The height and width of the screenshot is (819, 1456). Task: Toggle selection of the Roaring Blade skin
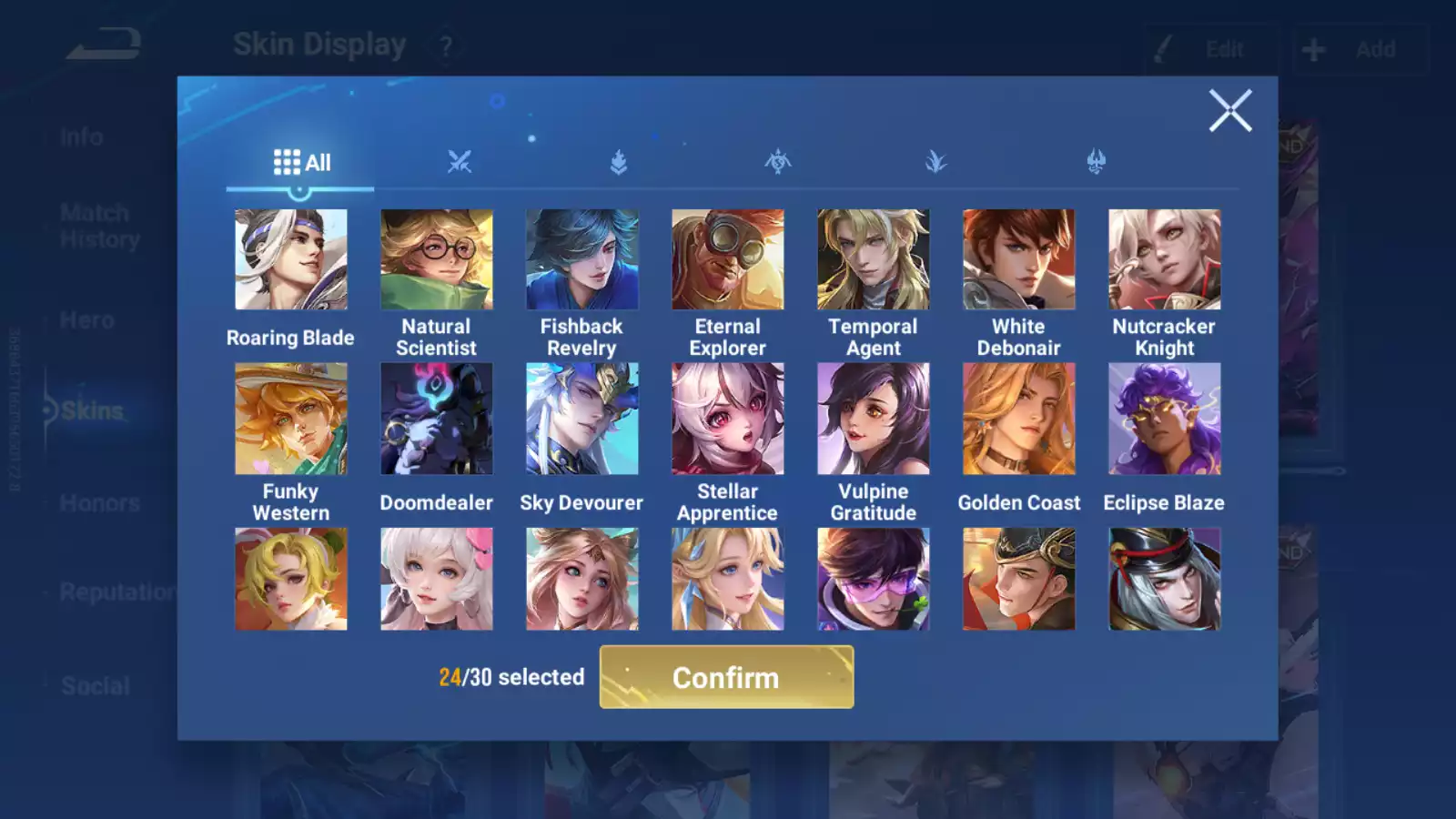click(291, 258)
